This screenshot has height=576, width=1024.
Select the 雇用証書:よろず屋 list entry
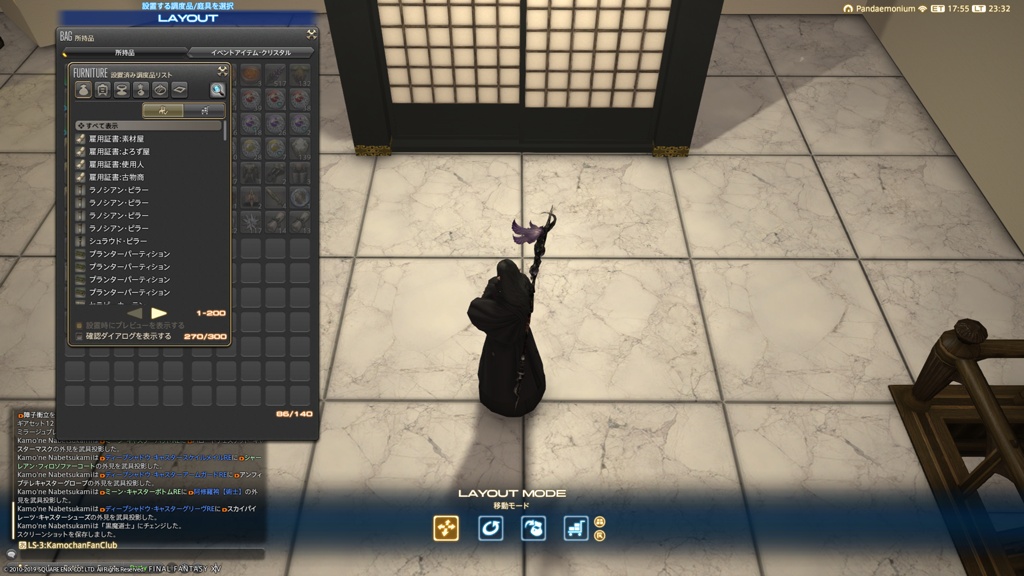click(116, 151)
